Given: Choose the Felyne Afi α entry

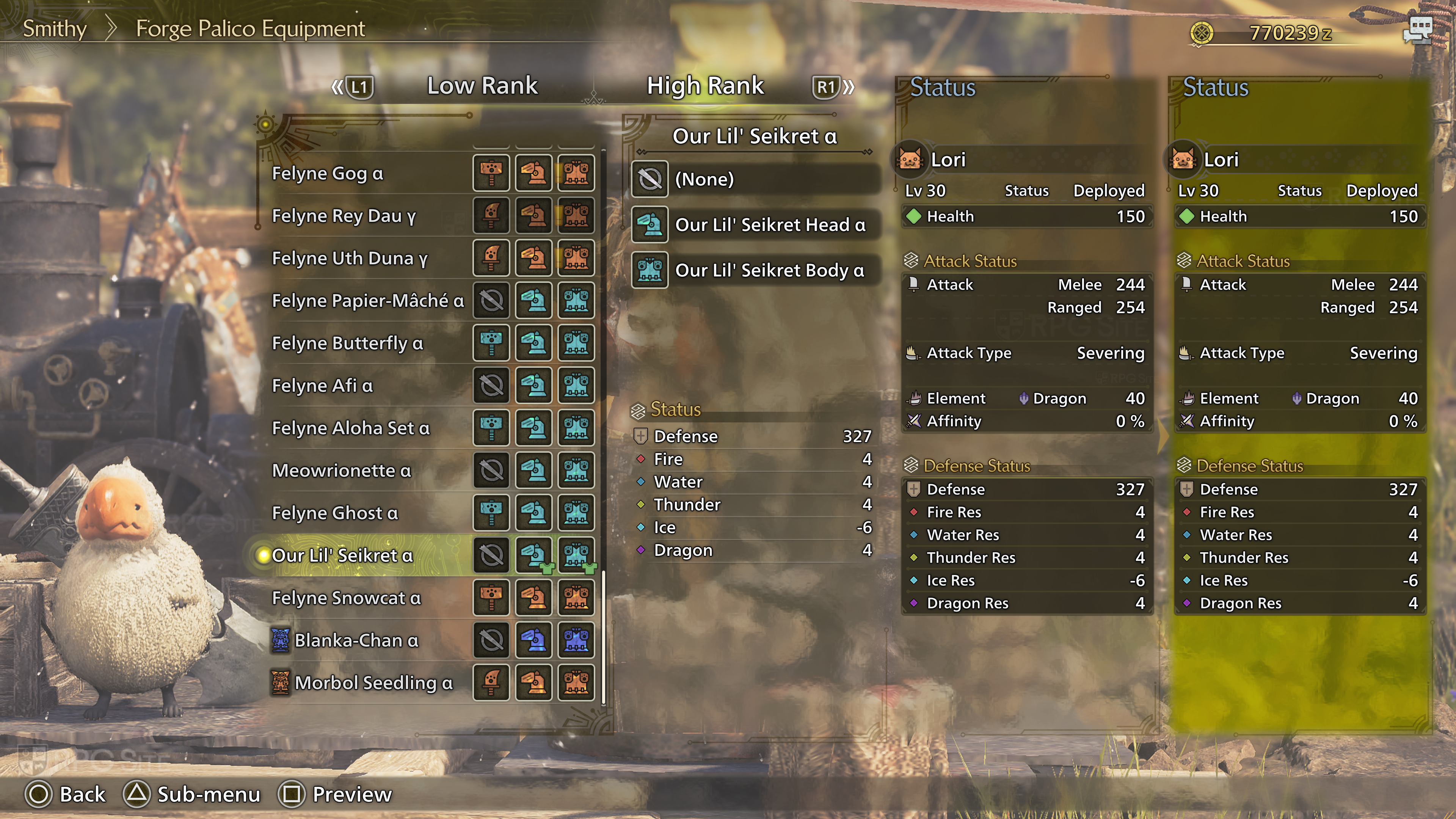Looking at the screenshot, I should point(323,386).
